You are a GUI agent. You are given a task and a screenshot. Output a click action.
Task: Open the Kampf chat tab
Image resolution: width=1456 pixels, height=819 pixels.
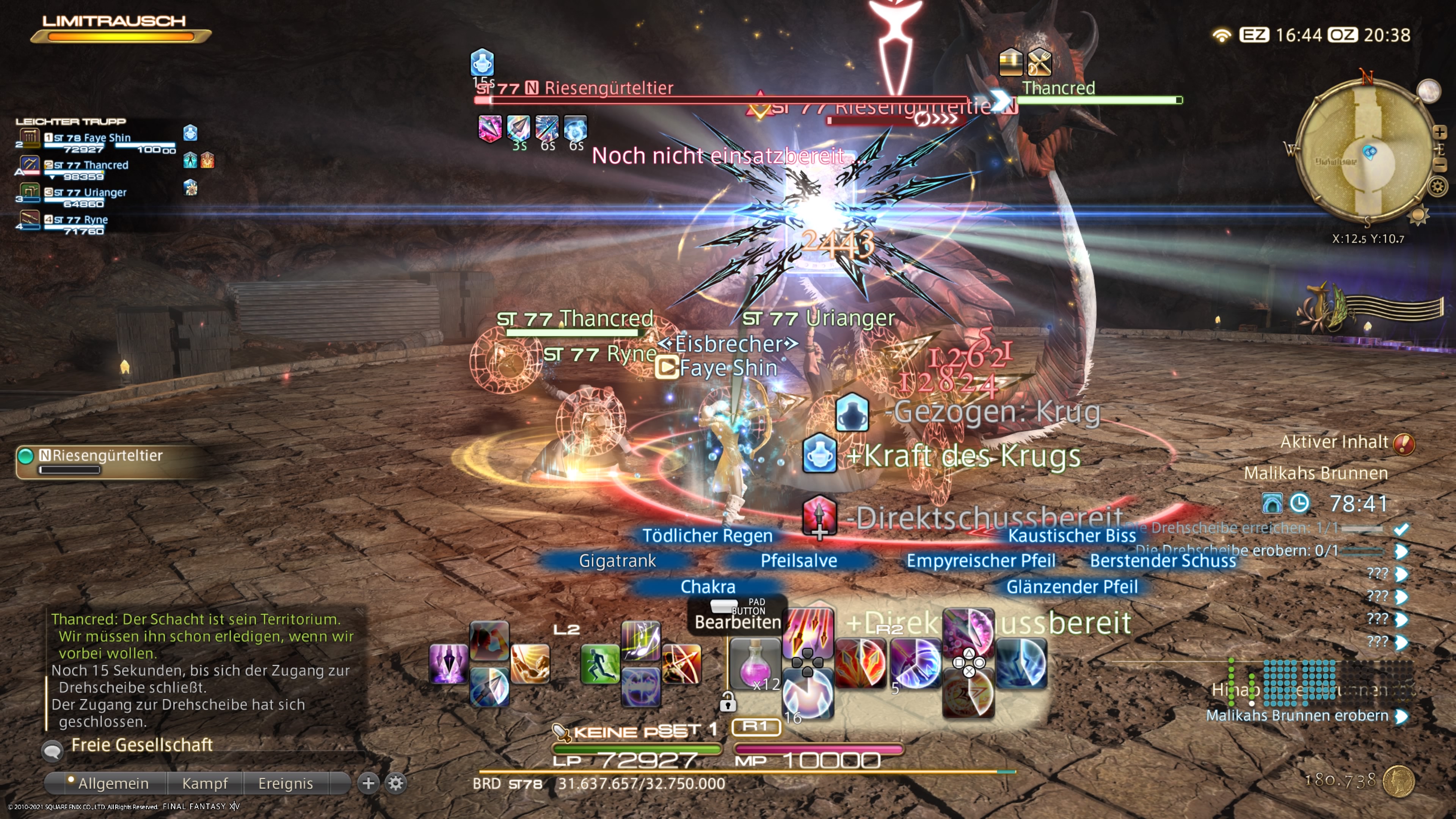205,783
